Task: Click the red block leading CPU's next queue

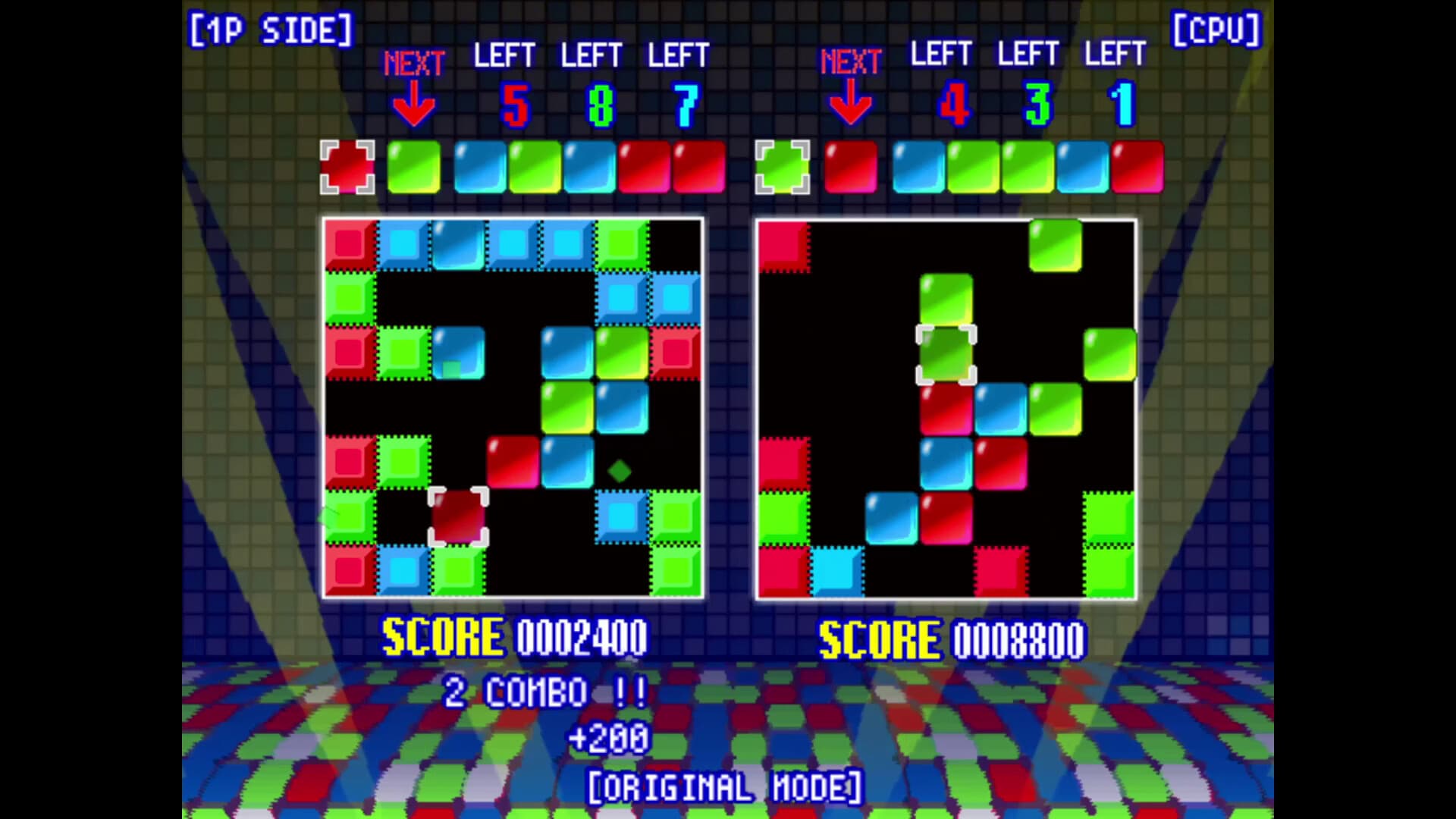Action: coord(851,167)
